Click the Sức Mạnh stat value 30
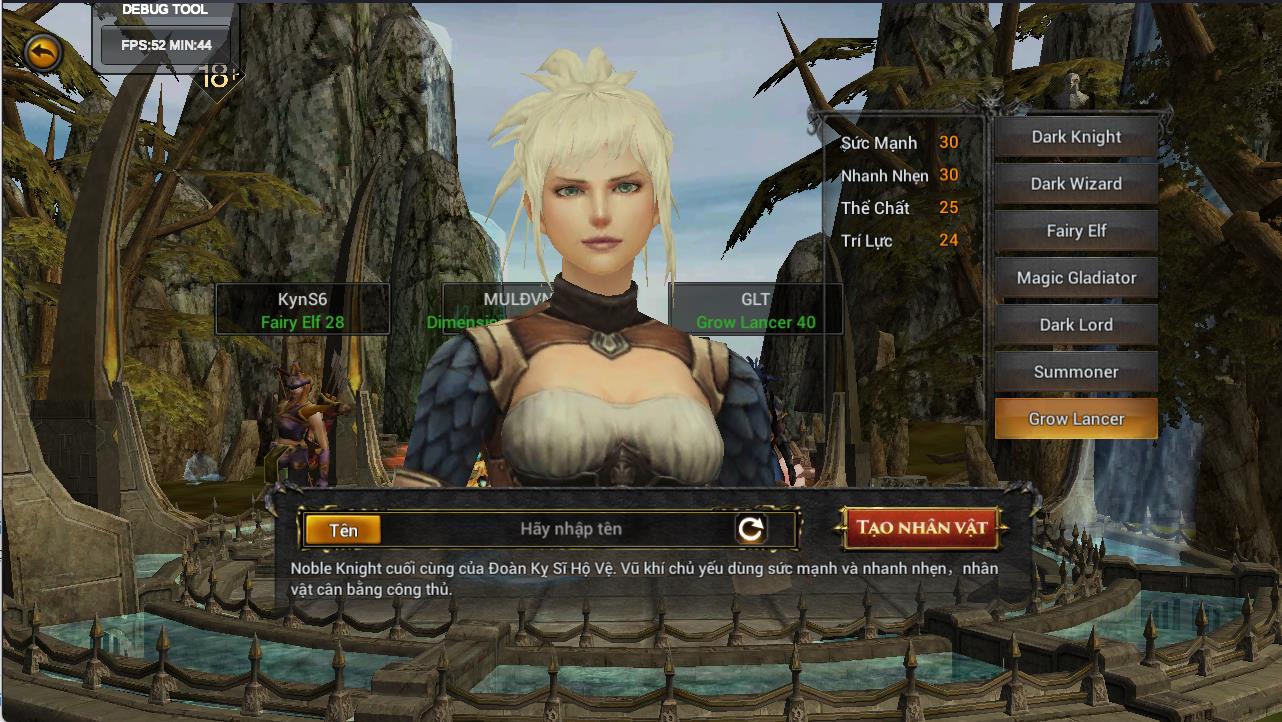Screen dimensions: 1282x722 [948, 142]
